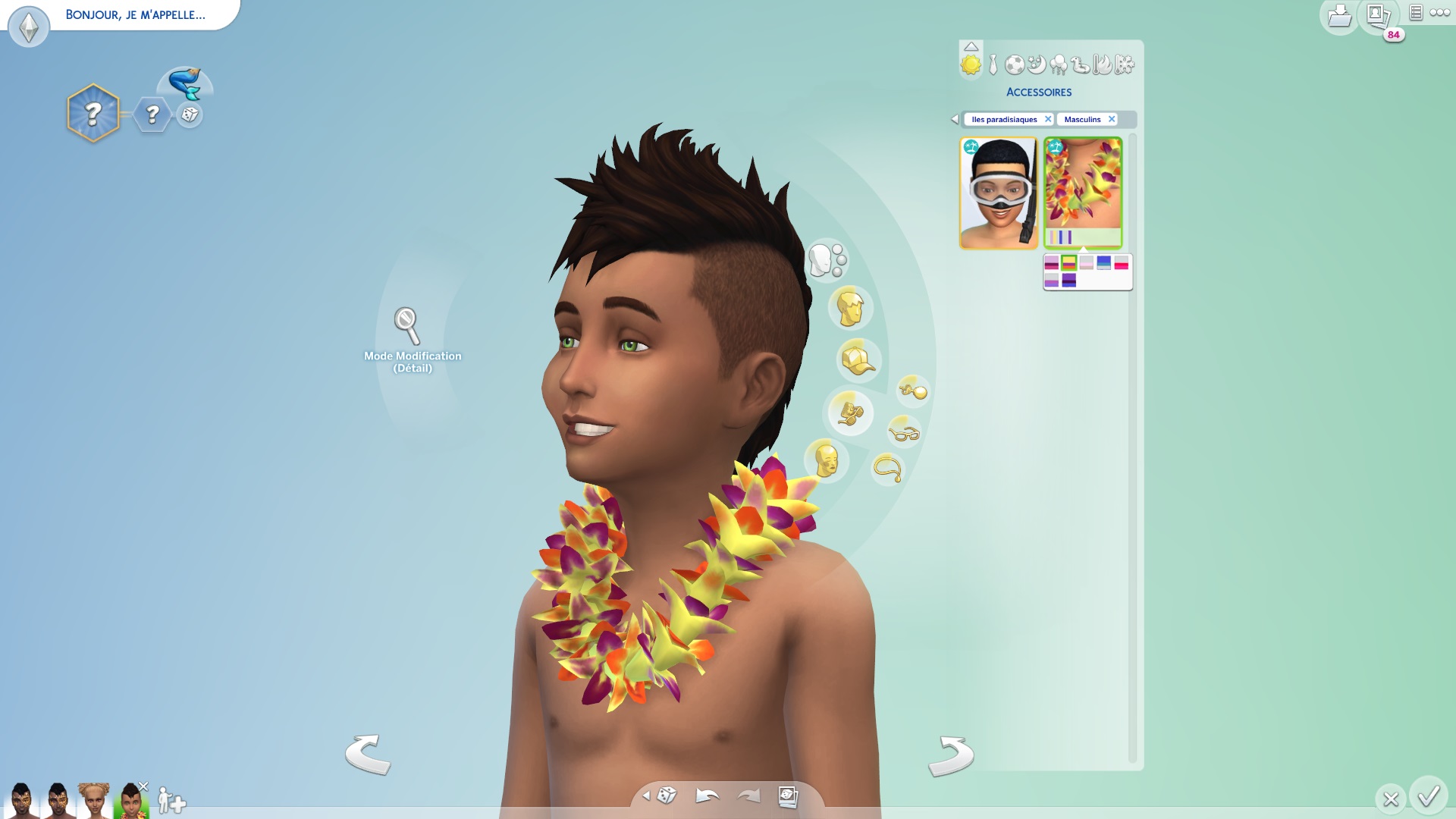
Task: Open the necklace accessory bubble
Action: click(887, 469)
